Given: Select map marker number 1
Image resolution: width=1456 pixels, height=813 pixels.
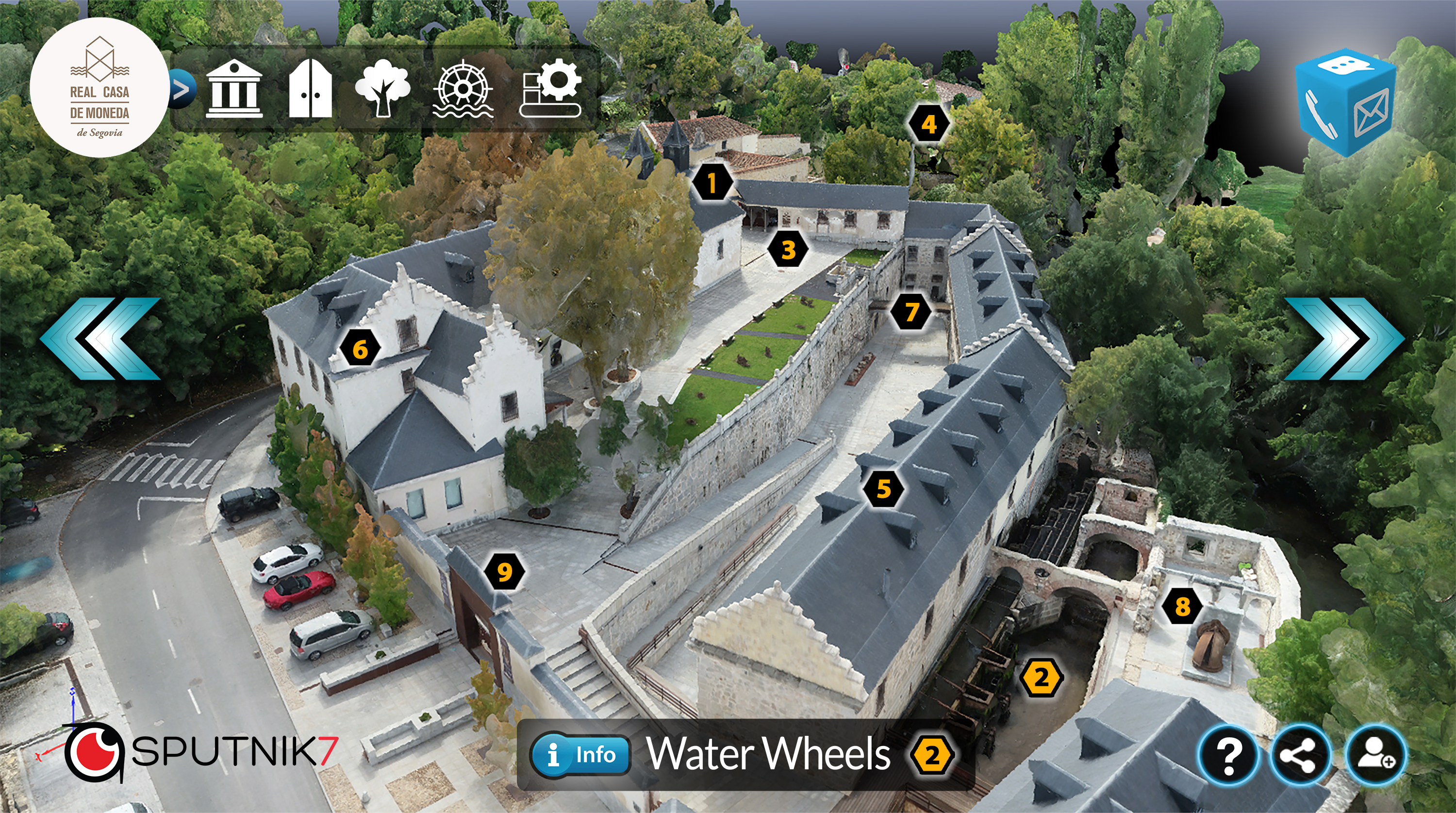Looking at the screenshot, I should [x=712, y=183].
